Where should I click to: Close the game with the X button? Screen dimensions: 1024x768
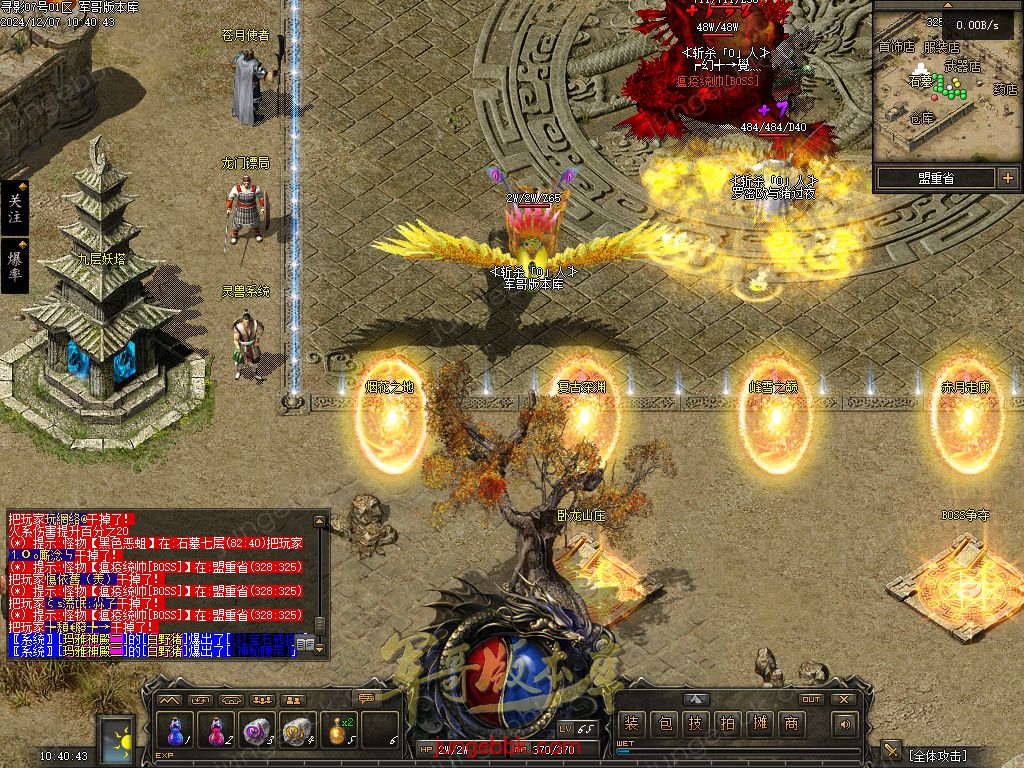click(x=844, y=699)
